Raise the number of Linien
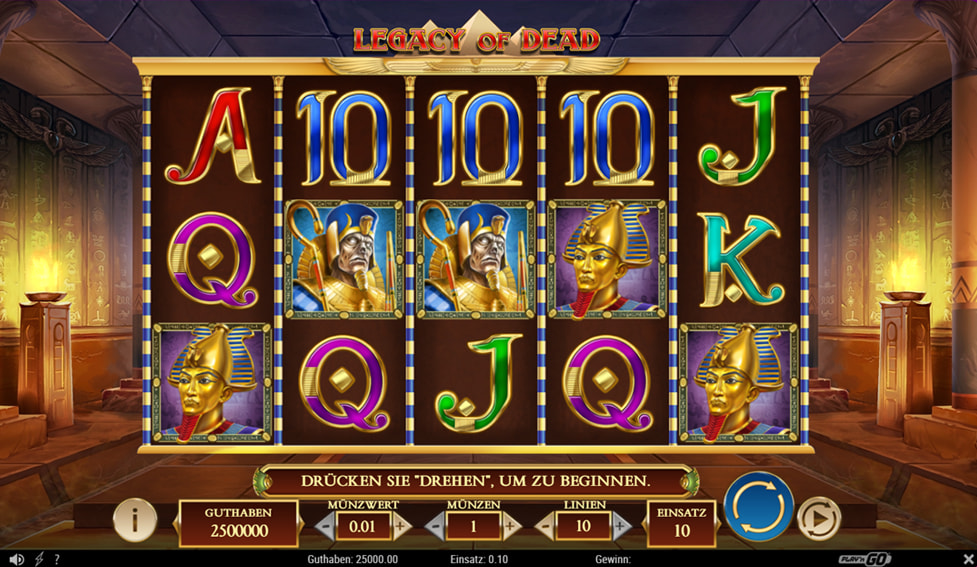Screen dimensions: 977x567 tap(620, 524)
